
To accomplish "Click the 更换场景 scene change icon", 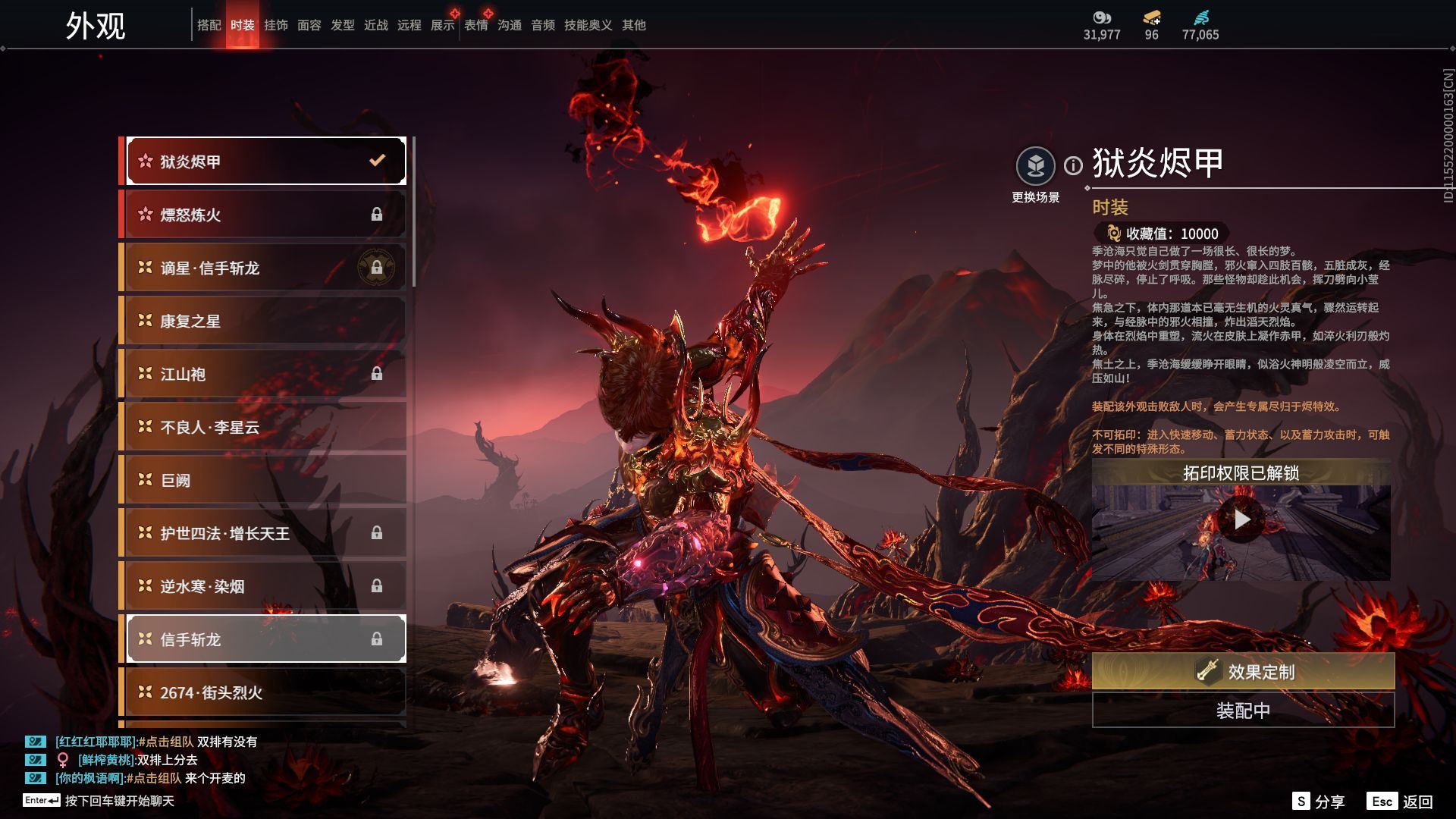I will (1035, 166).
